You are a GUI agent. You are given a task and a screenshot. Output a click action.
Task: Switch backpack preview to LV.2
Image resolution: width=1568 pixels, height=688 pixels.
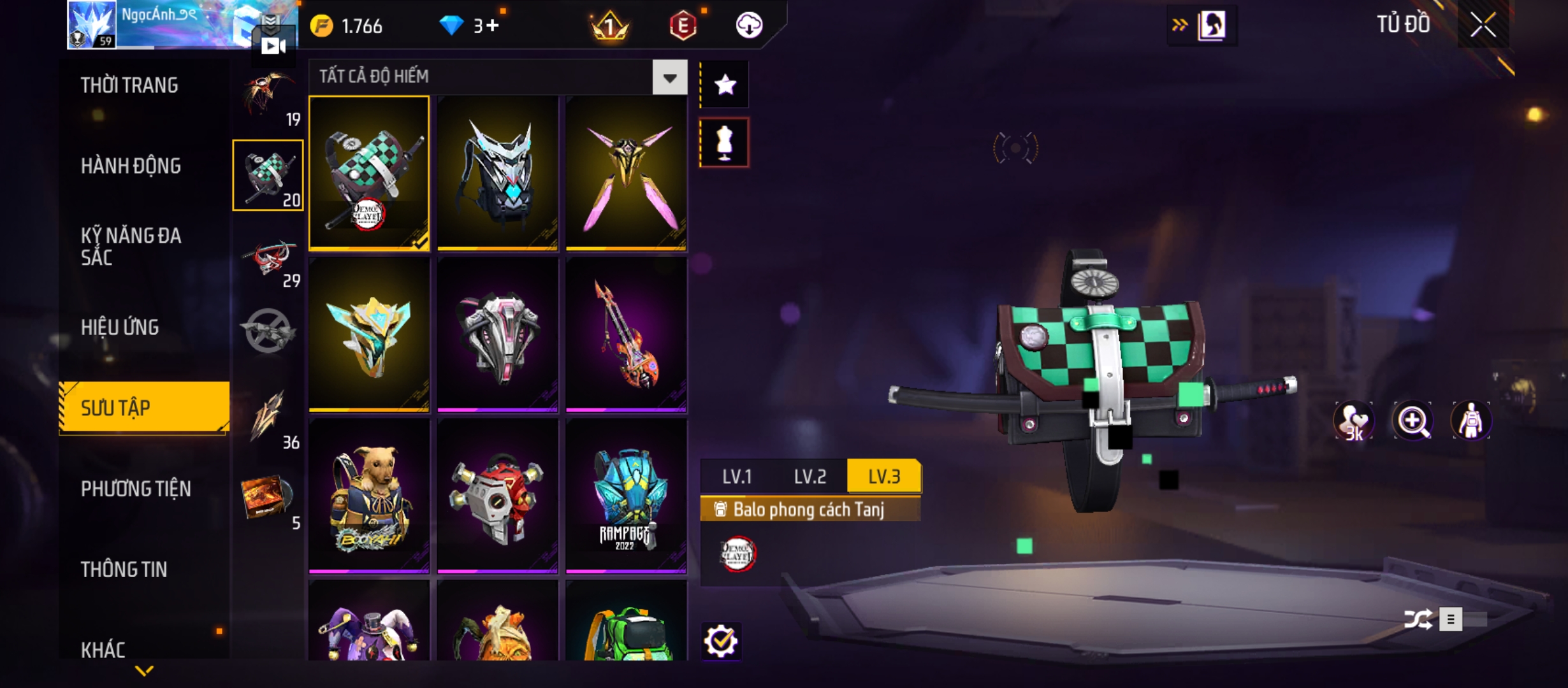click(809, 477)
